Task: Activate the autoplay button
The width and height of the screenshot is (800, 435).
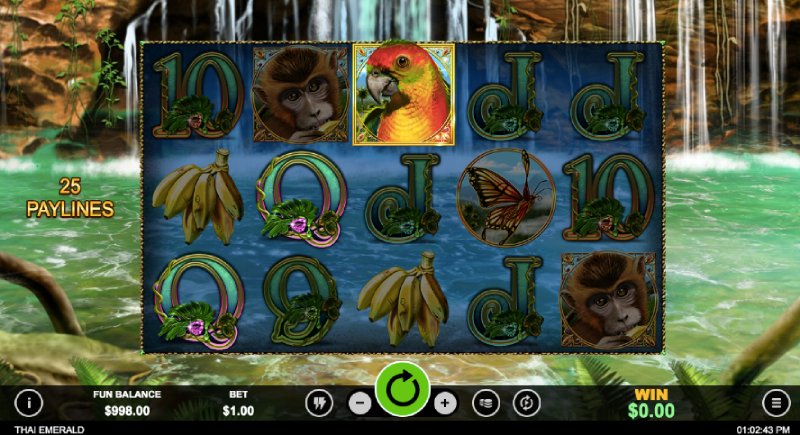Action: tap(526, 403)
